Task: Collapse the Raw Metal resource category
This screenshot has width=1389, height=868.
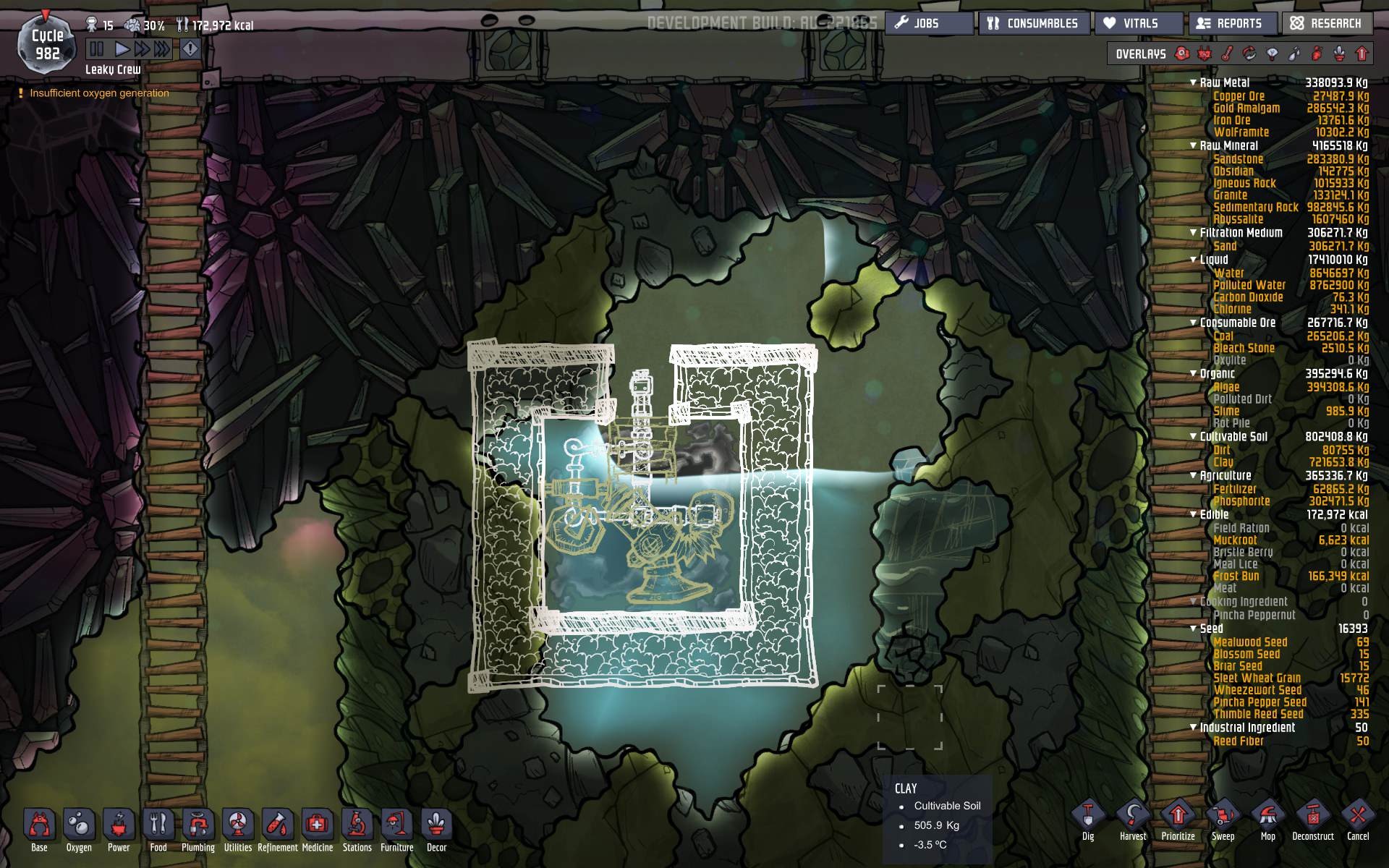Action: (x=1194, y=82)
